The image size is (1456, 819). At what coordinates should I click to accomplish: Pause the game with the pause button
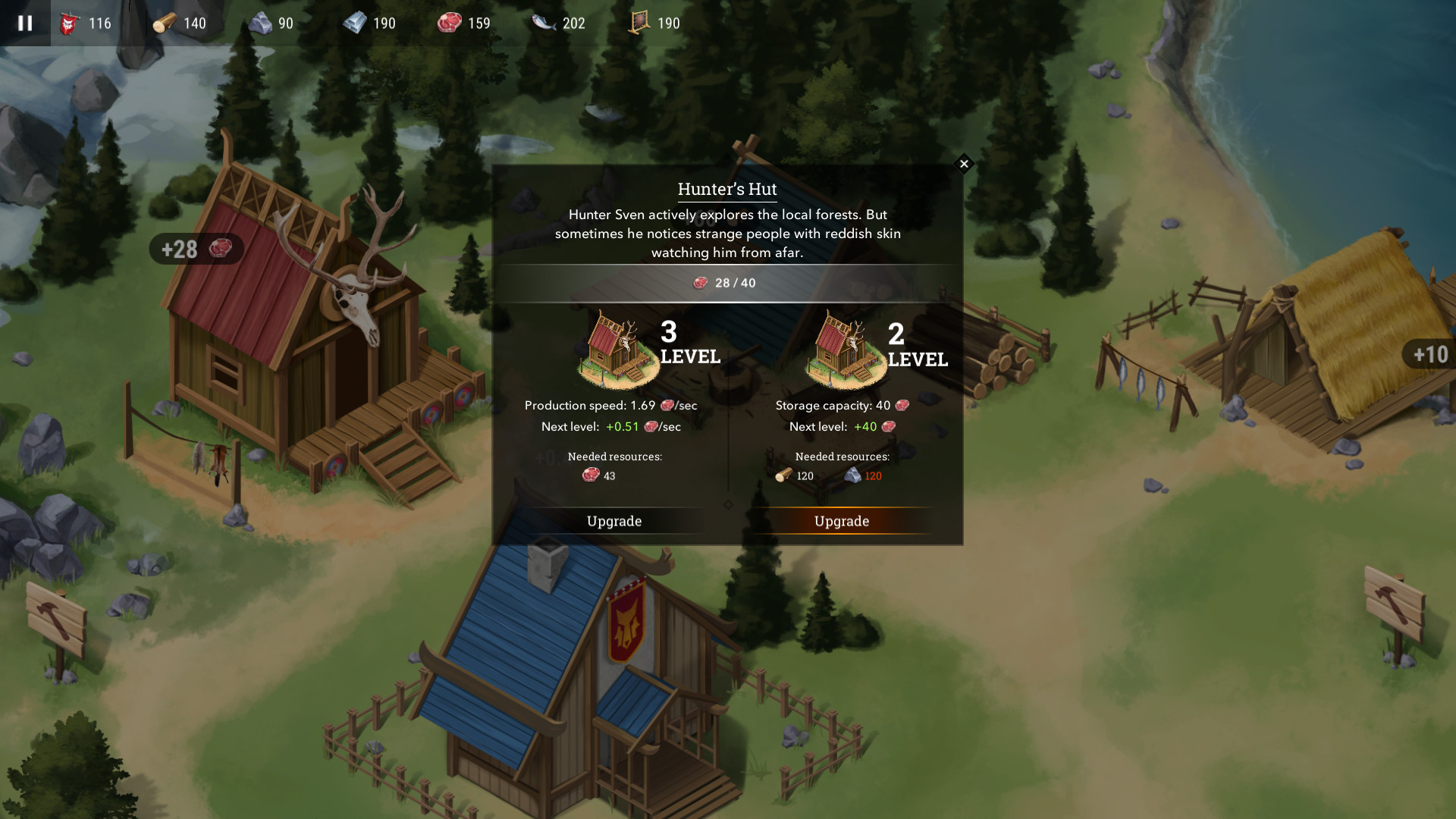25,23
